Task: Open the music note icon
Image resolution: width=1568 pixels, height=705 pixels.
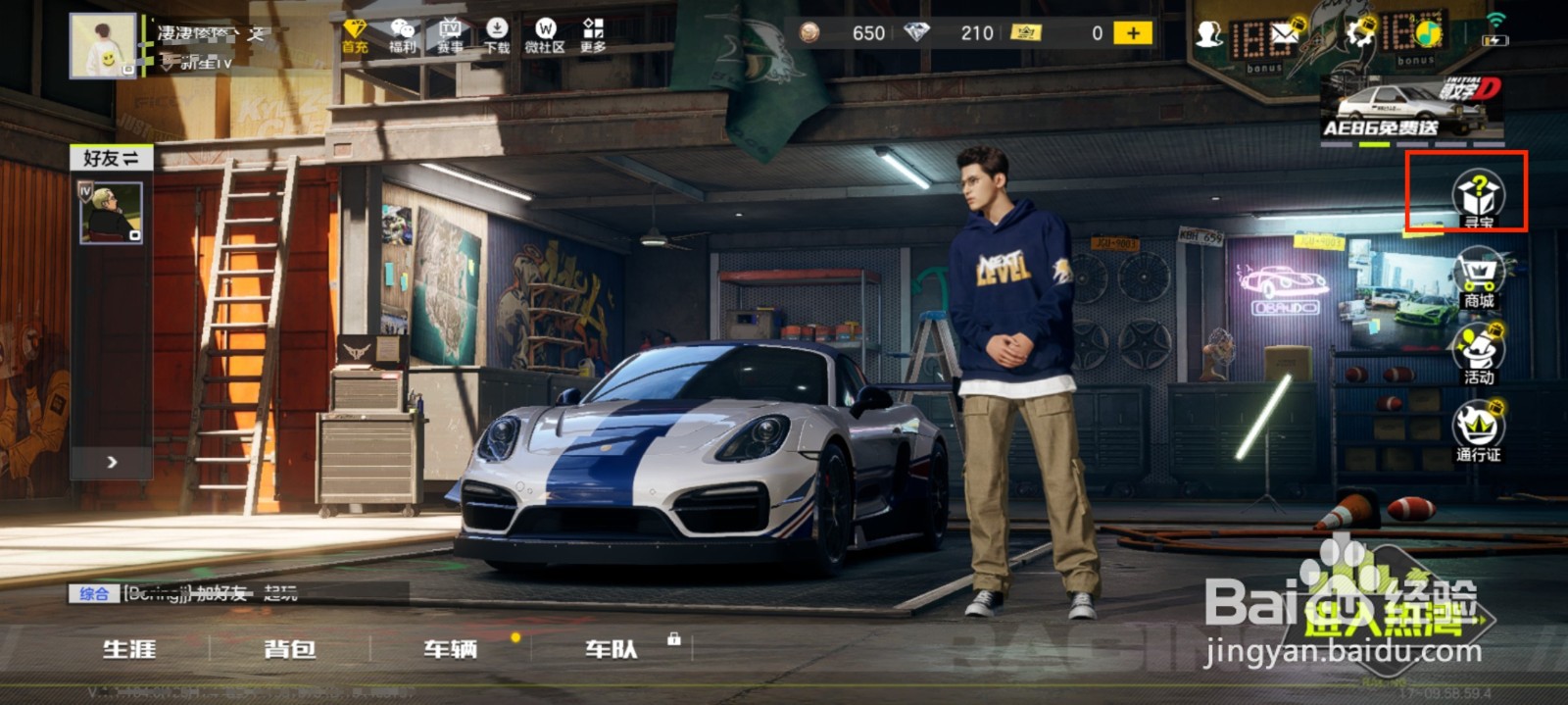Action: tap(1428, 34)
